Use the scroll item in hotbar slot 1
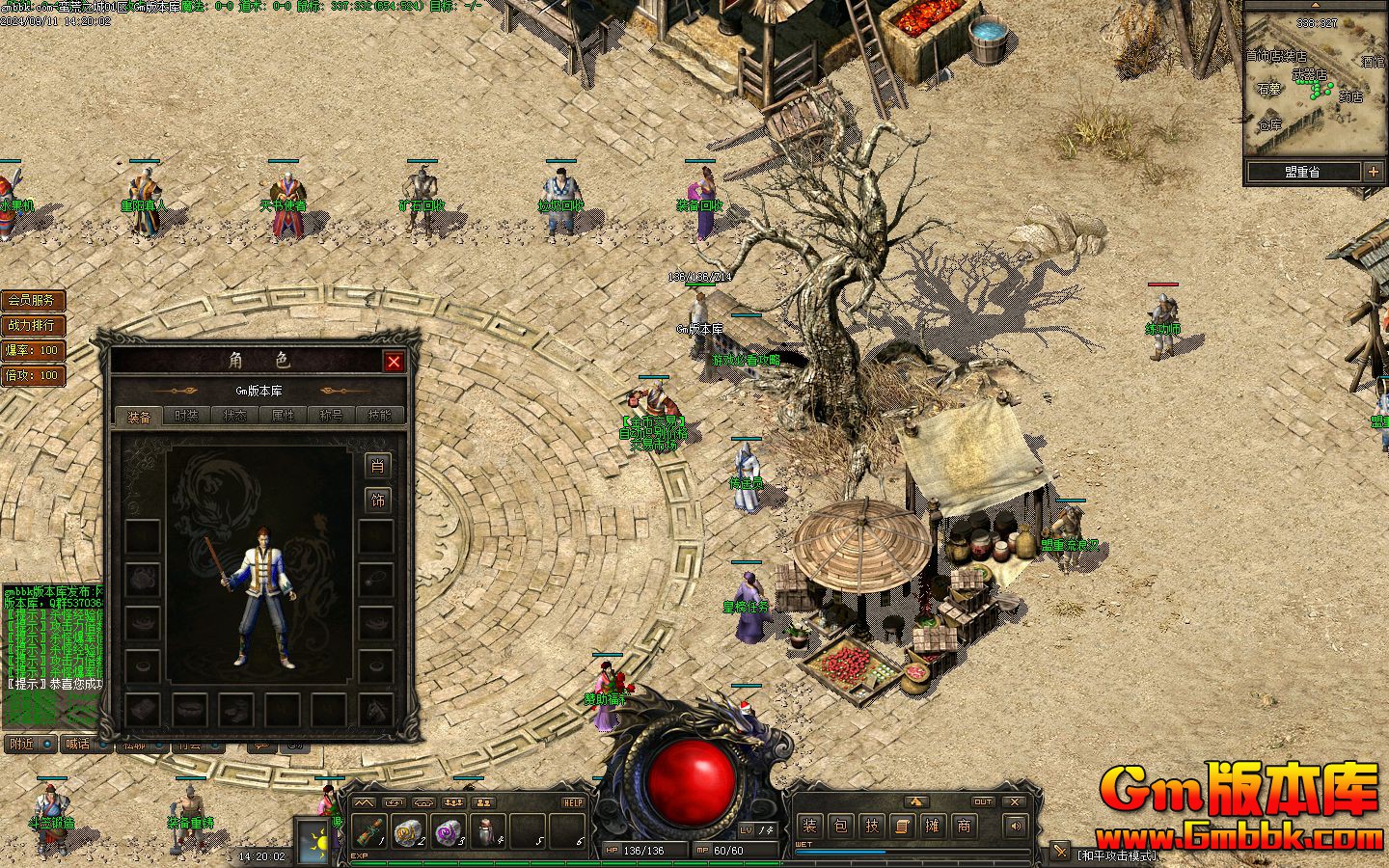 [x=369, y=830]
